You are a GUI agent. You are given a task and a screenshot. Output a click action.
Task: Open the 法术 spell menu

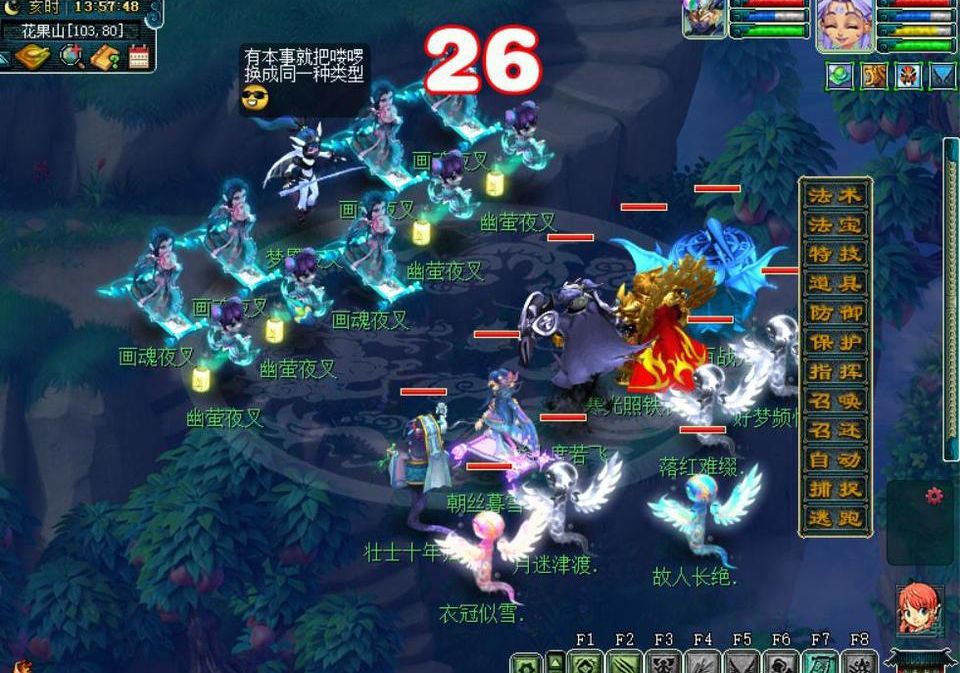(x=835, y=194)
